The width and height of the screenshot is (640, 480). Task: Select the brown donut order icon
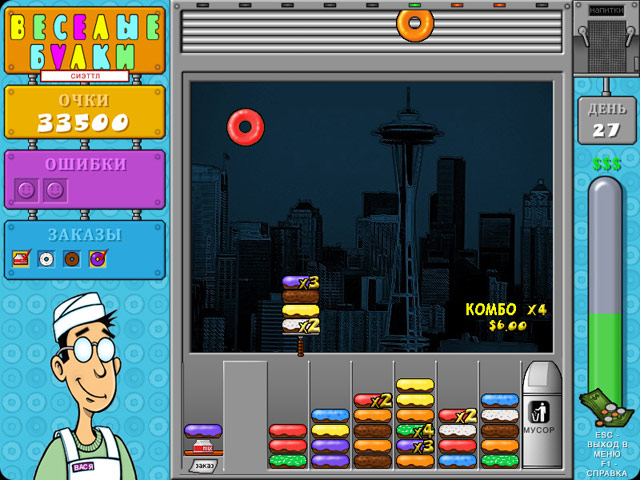(72, 259)
